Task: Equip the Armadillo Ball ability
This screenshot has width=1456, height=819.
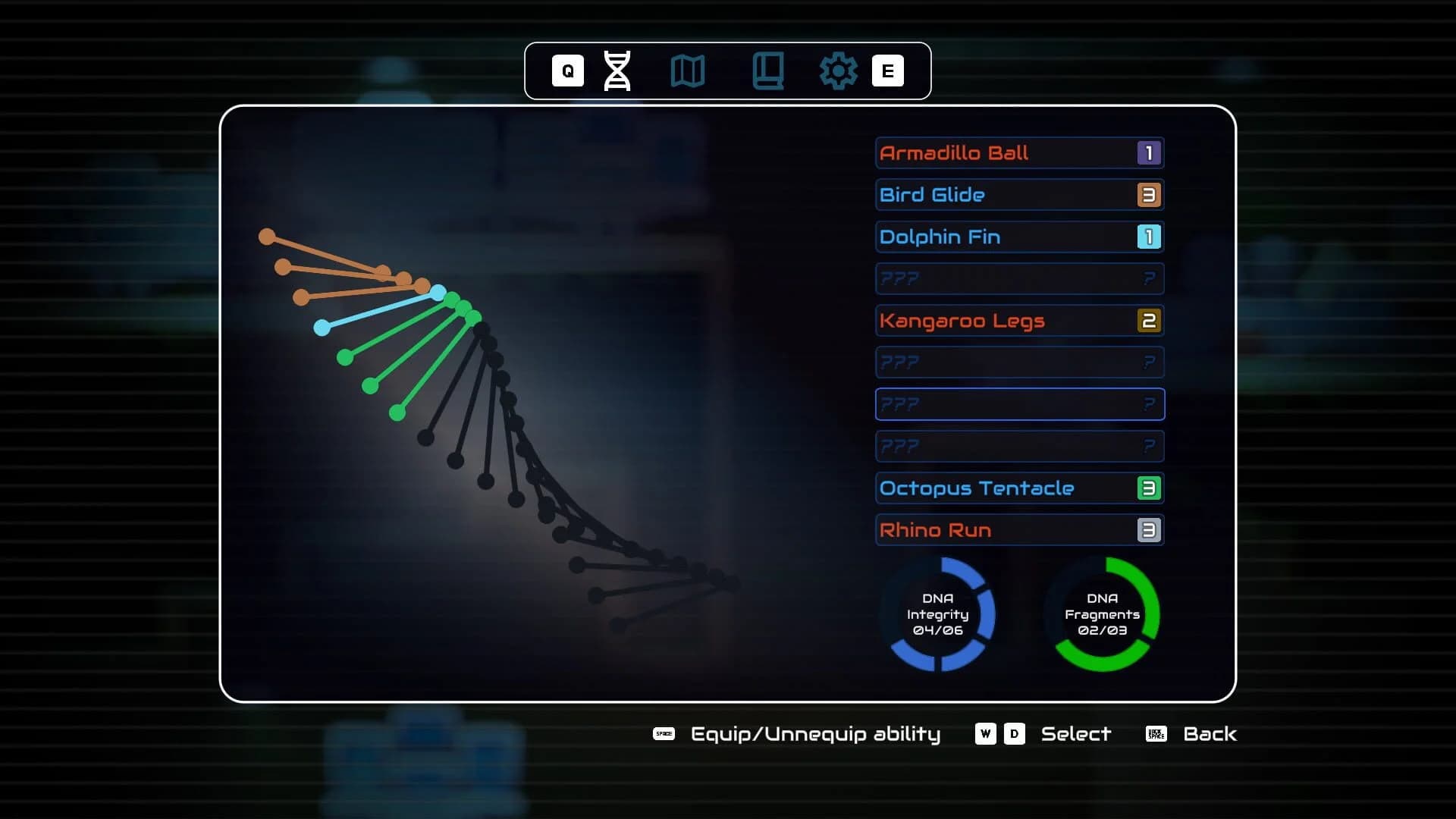Action: click(1020, 152)
